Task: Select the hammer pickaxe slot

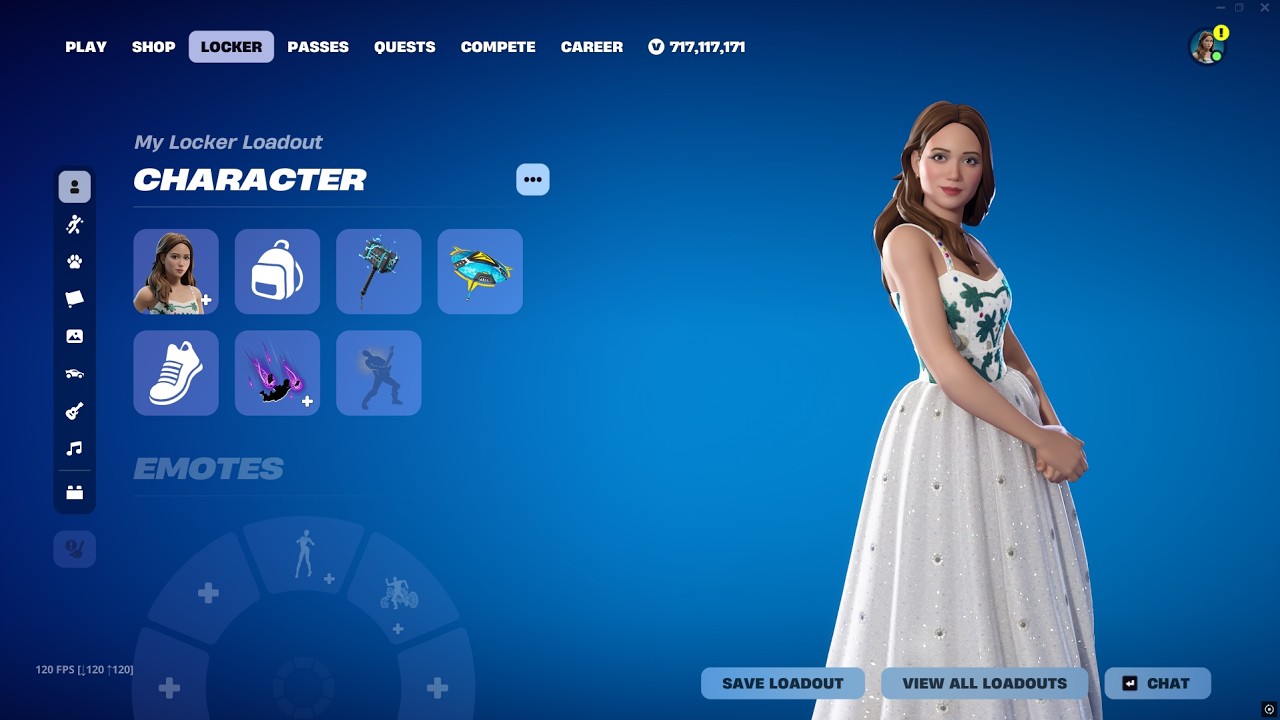Action: tap(379, 272)
